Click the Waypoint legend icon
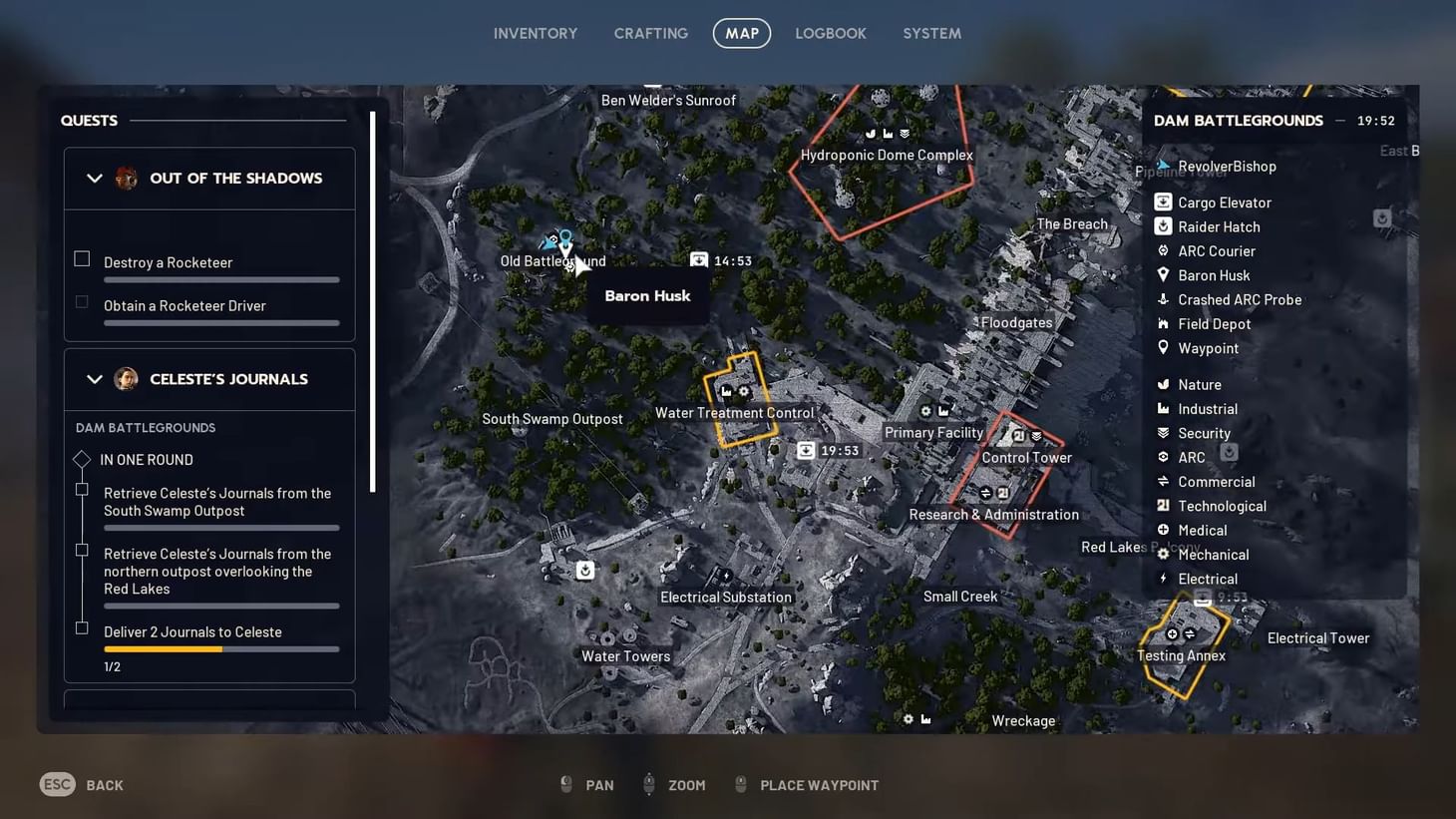Screen dimensions: 1456x819 click(1163, 348)
